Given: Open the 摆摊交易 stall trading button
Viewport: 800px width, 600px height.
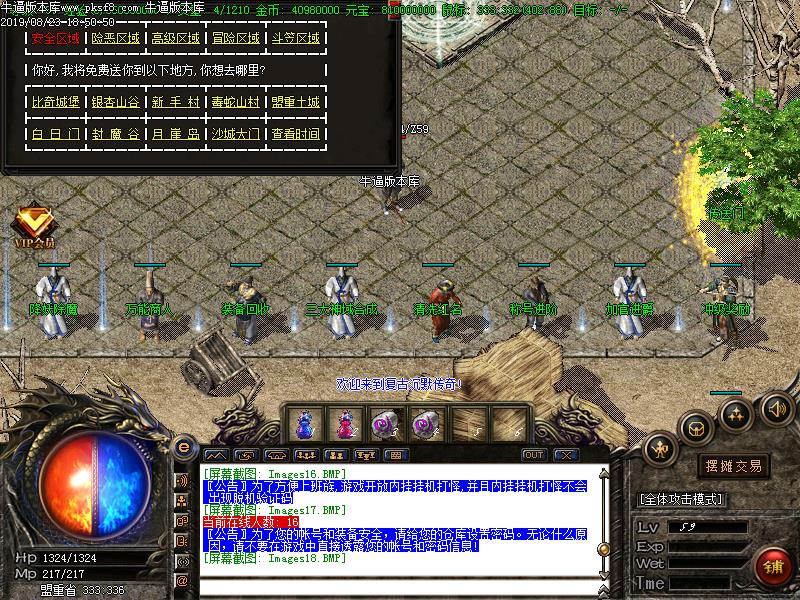Looking at the screenshot, I should [734, 466].
